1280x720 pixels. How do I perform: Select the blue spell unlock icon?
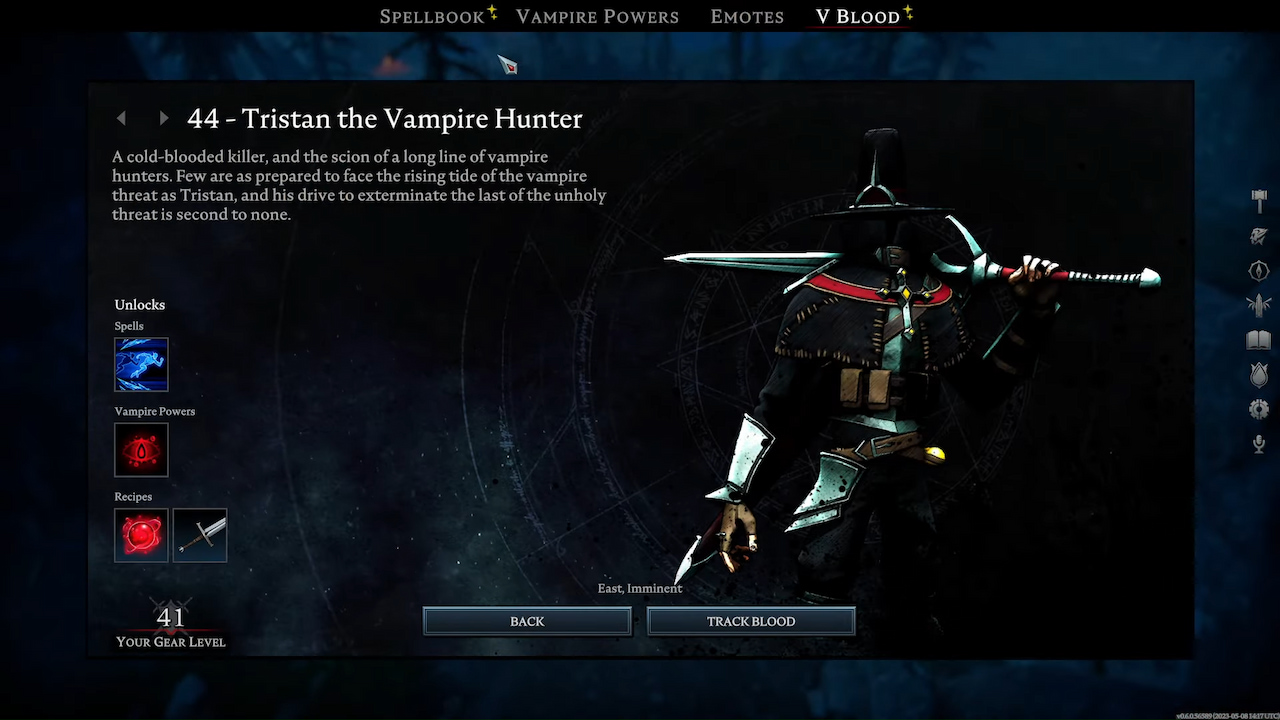141,364
